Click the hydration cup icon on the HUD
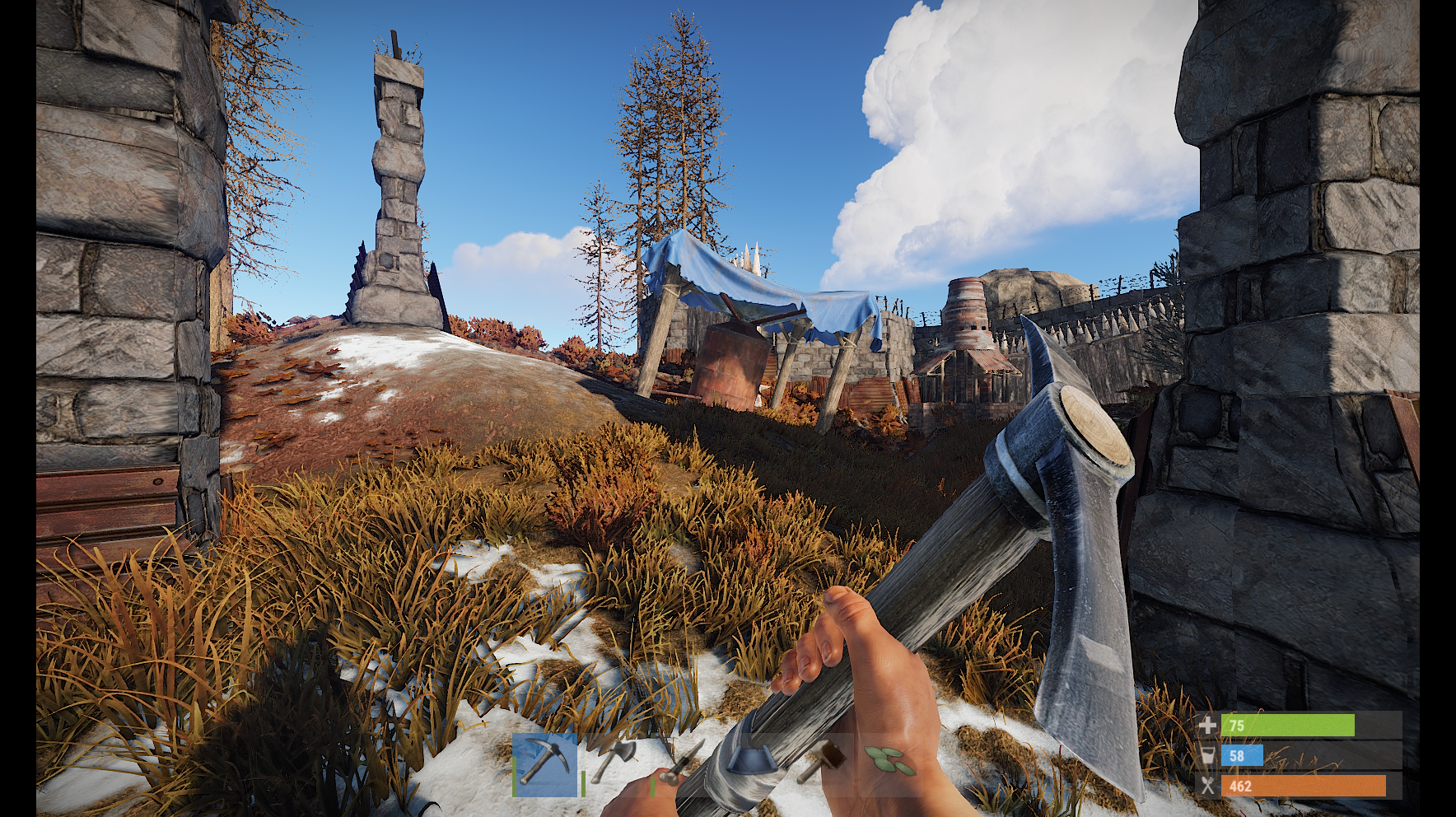This screenshot has width=1456, height=817. point(1208,754)
